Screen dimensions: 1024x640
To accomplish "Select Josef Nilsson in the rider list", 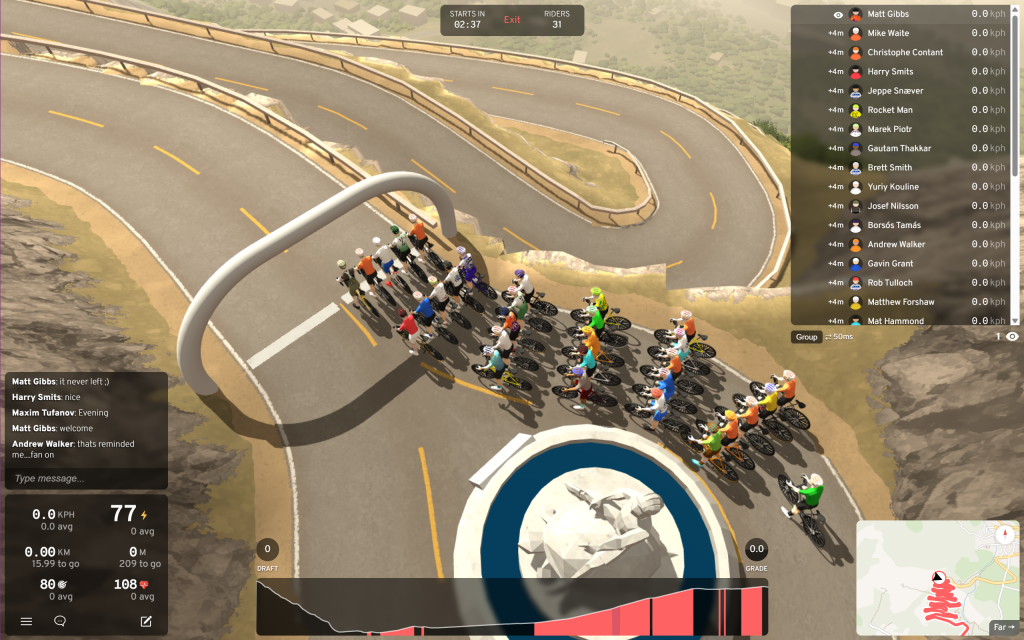I will point(893,206).
